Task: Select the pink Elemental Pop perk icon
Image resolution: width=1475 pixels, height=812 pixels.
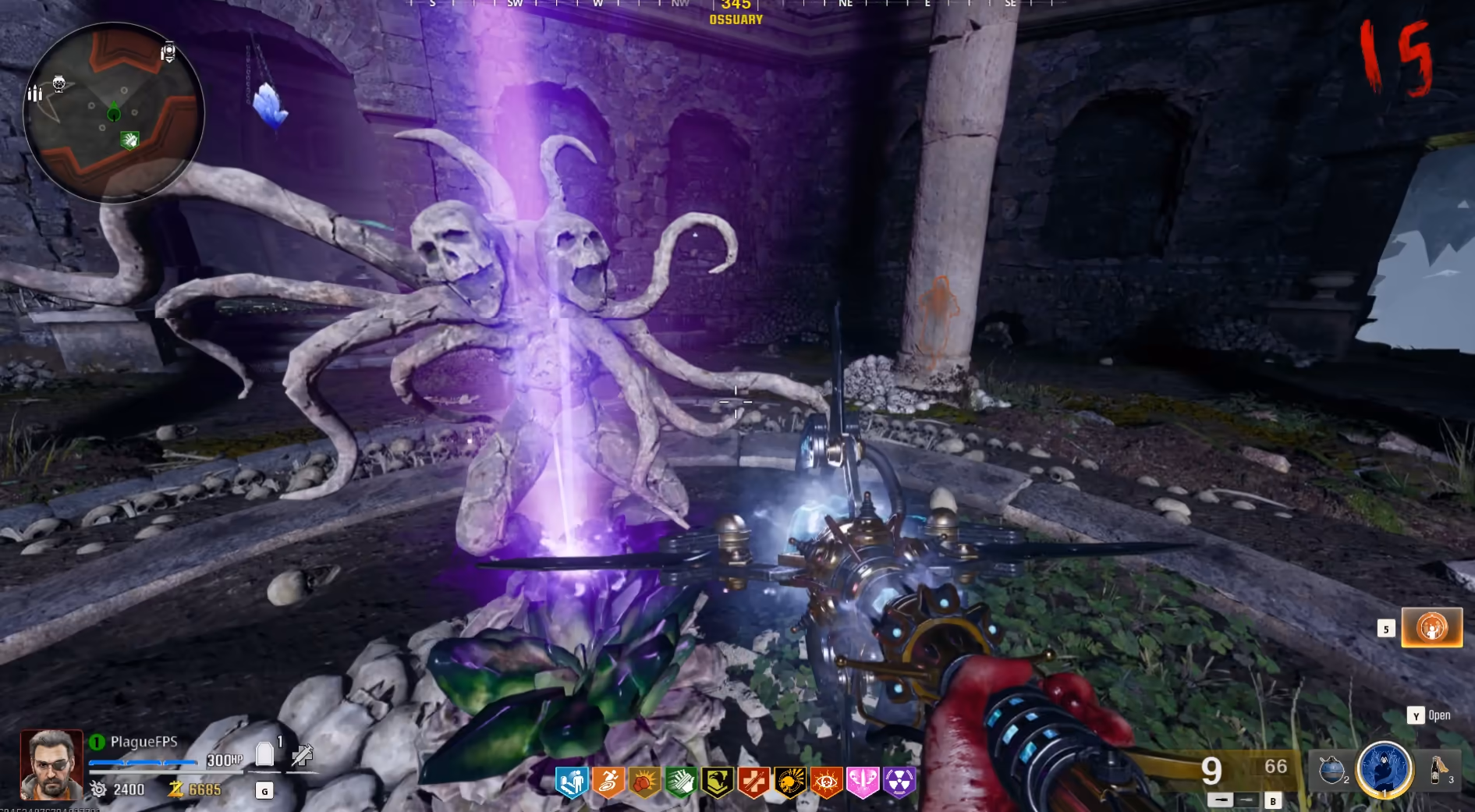Action: [x=863, y=782]
